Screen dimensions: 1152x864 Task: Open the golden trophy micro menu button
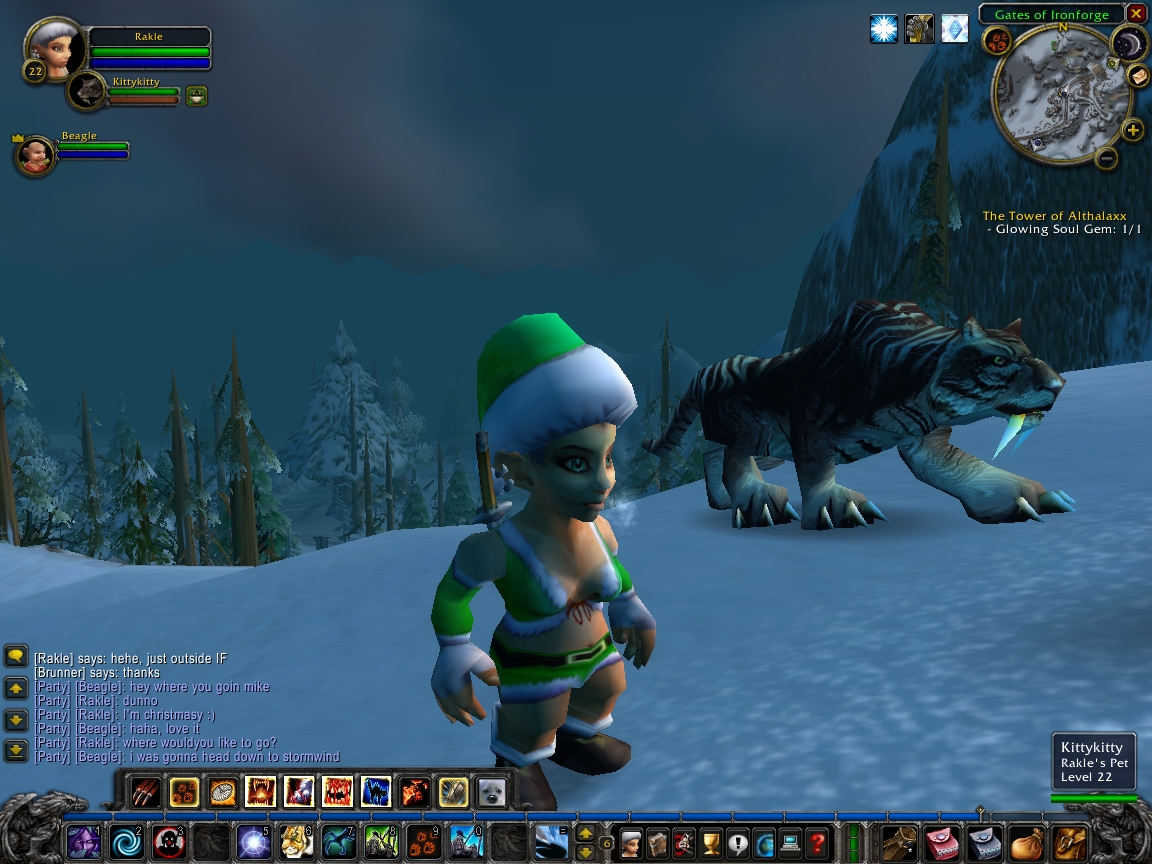click(711, 842)
